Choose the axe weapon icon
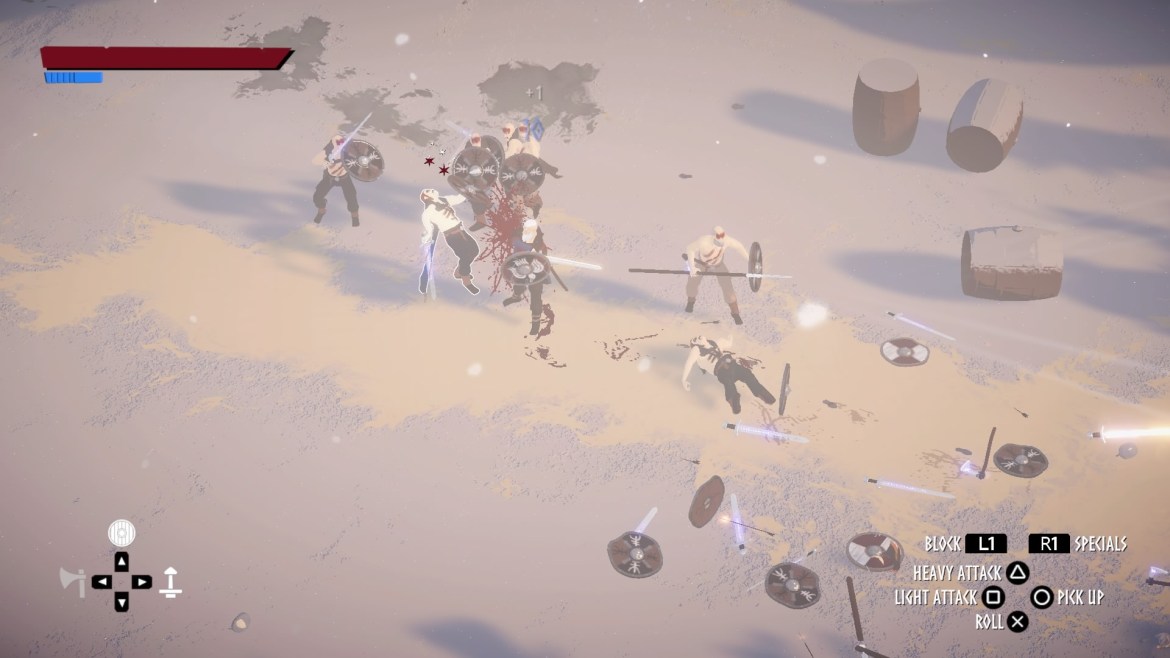The width and height of the screenshot is (1170, 658). pos(73,581)
